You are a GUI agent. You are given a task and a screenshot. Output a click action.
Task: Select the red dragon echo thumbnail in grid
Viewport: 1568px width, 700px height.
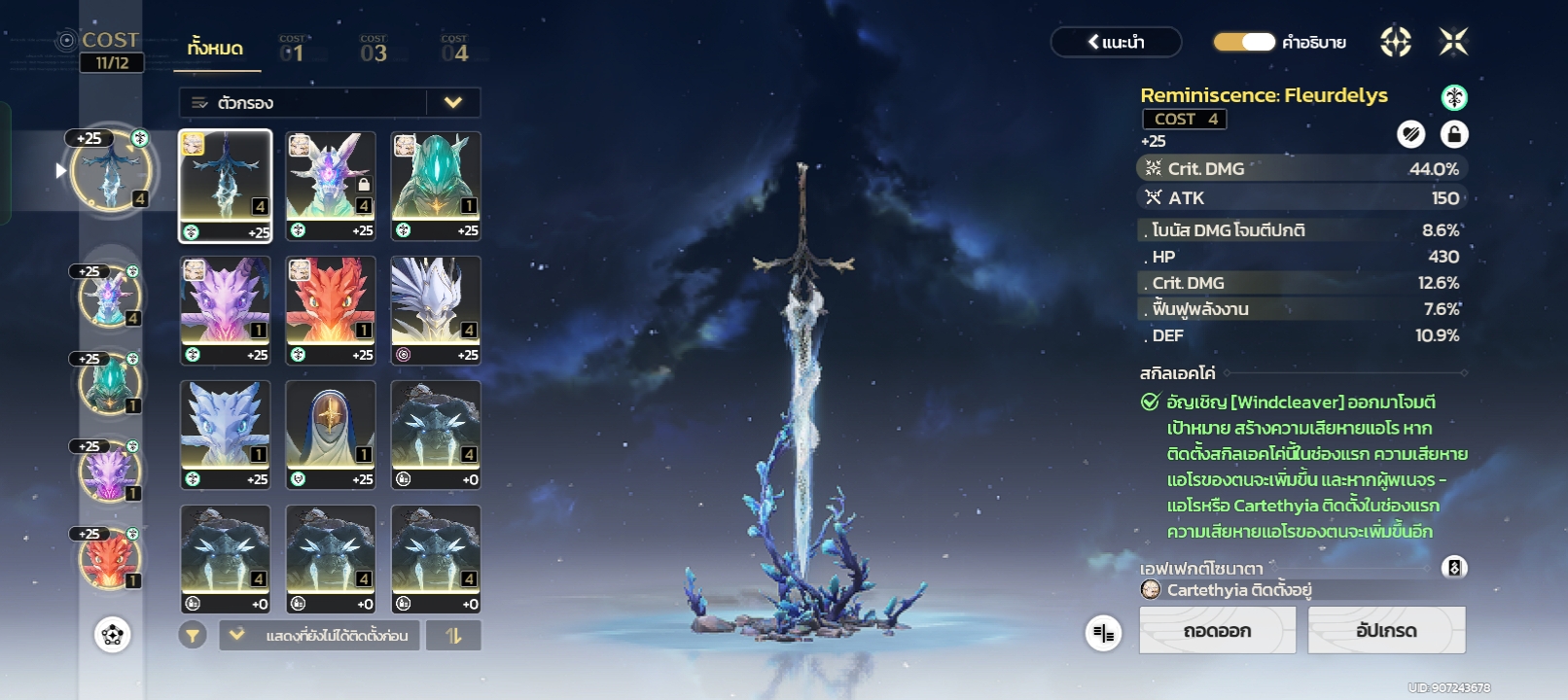(331, 310)
